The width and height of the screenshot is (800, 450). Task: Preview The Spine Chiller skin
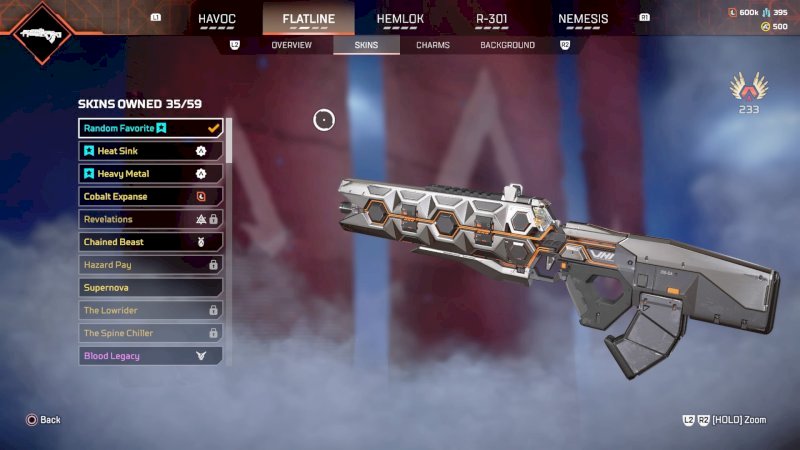pyautogui.click(x=150, y=333)
